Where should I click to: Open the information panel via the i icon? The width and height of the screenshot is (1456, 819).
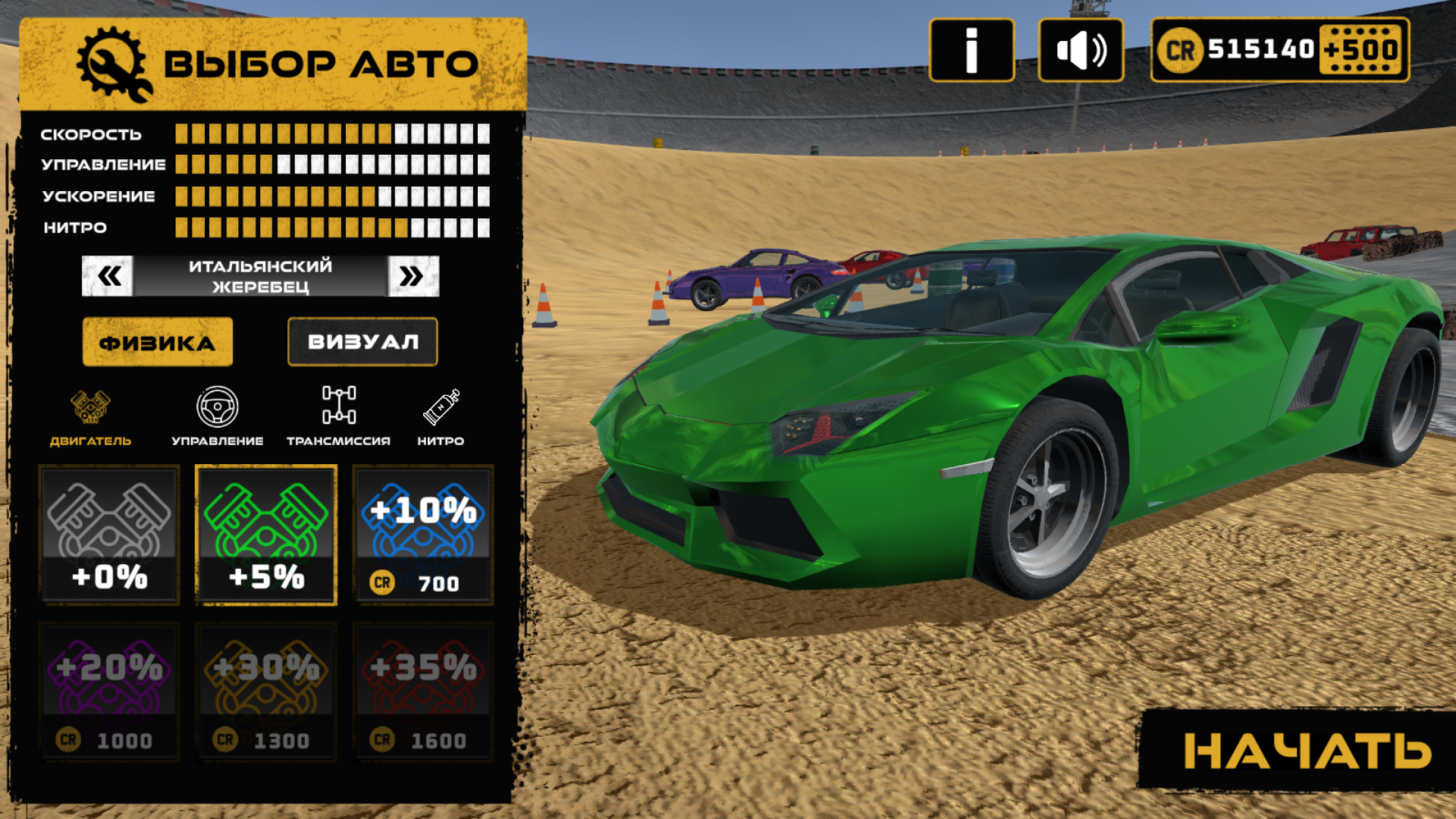pyautogui.click(x=972, y=50)
